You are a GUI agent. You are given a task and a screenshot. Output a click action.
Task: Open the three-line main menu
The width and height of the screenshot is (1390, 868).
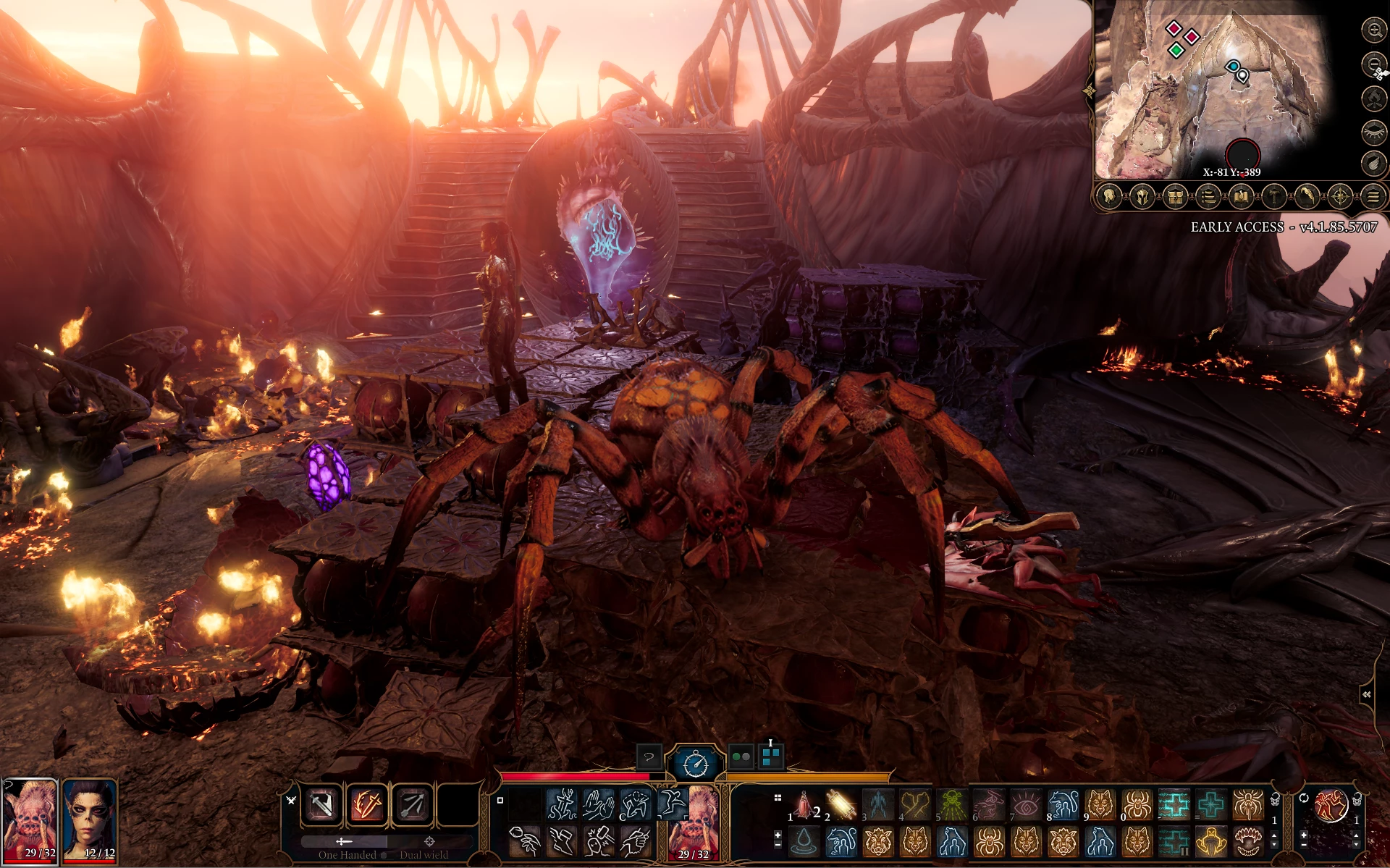(1373, 196)
